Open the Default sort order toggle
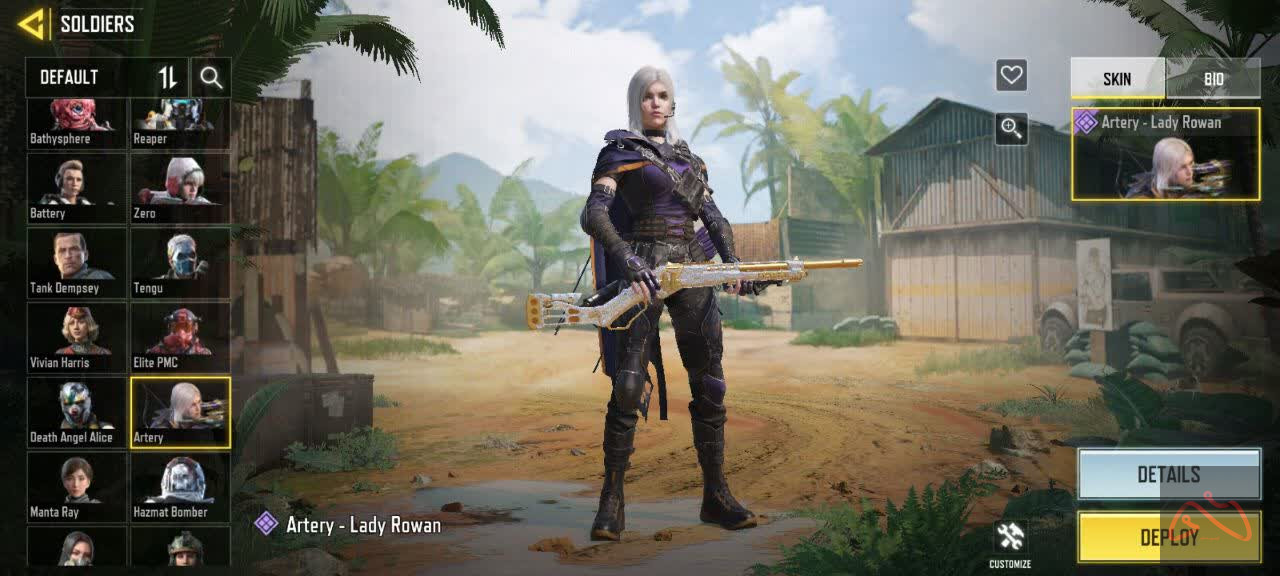 coord(168,77)
